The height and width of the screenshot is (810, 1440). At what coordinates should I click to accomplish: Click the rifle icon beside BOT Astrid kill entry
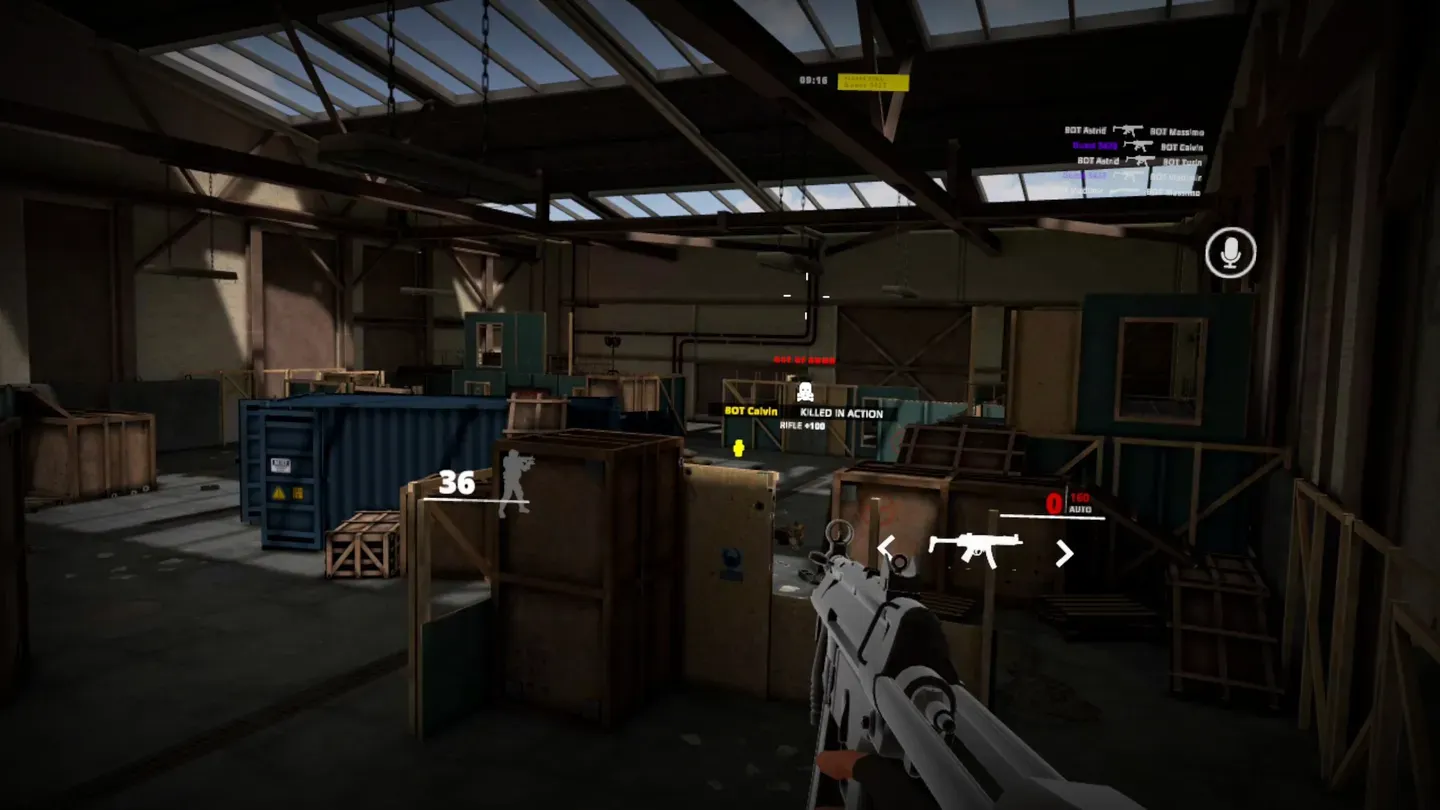(x=1128, y=130)
